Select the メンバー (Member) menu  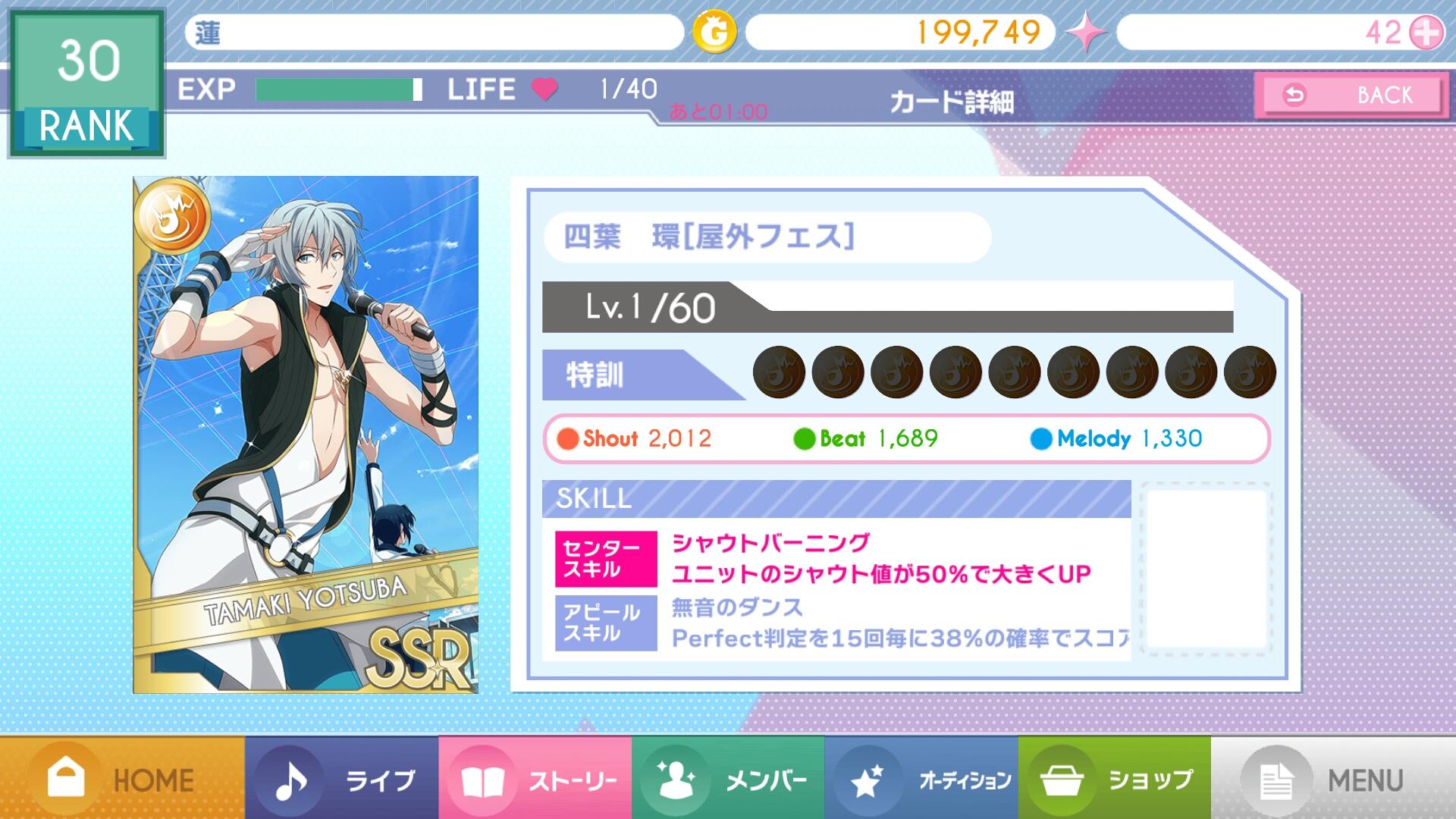coord(728,779)
